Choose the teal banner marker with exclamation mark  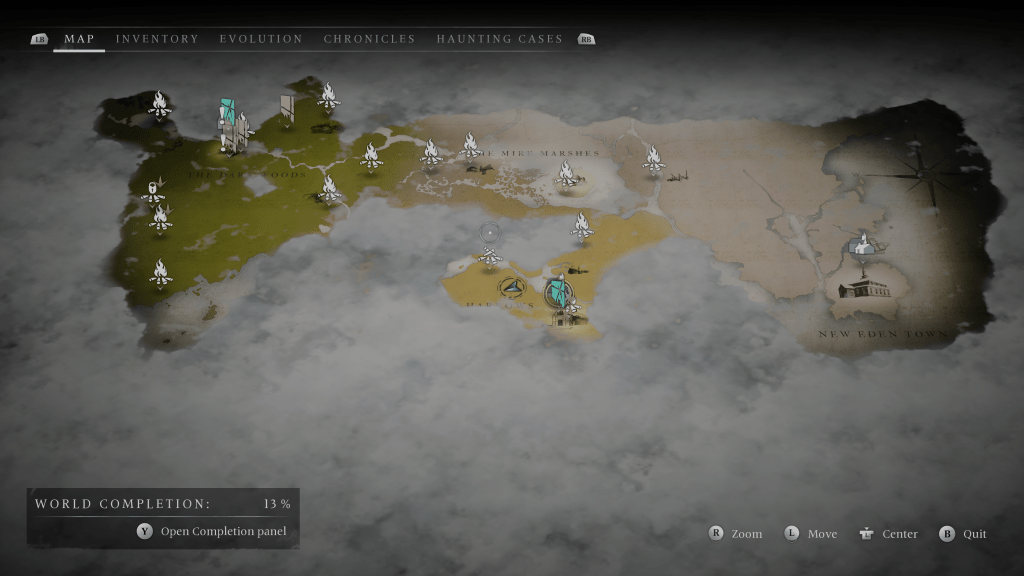pyautogui.click(x=228, y=112)
